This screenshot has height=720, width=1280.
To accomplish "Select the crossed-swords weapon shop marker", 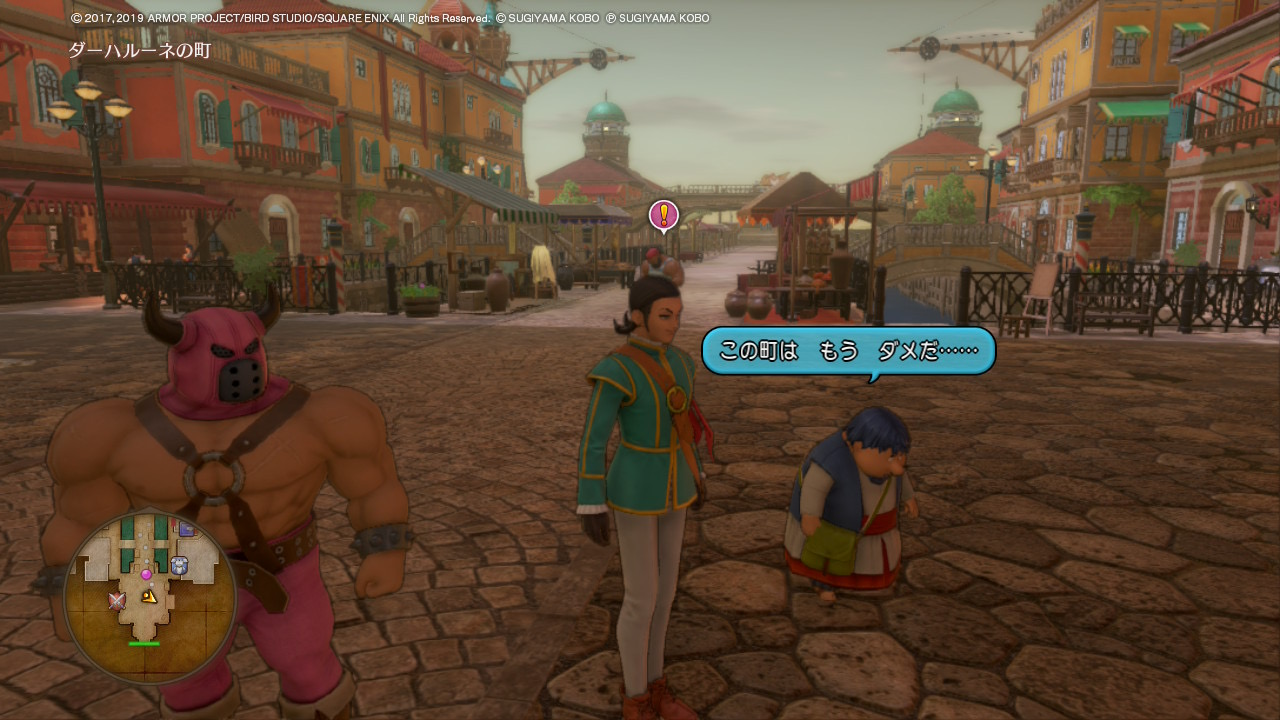I will tap(117, 600).
